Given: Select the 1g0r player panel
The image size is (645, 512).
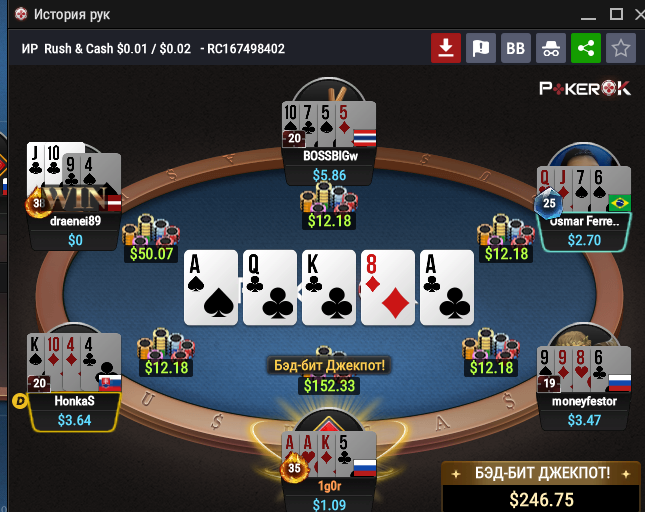Looking at the screenshot, I should [x=329, y=487].
